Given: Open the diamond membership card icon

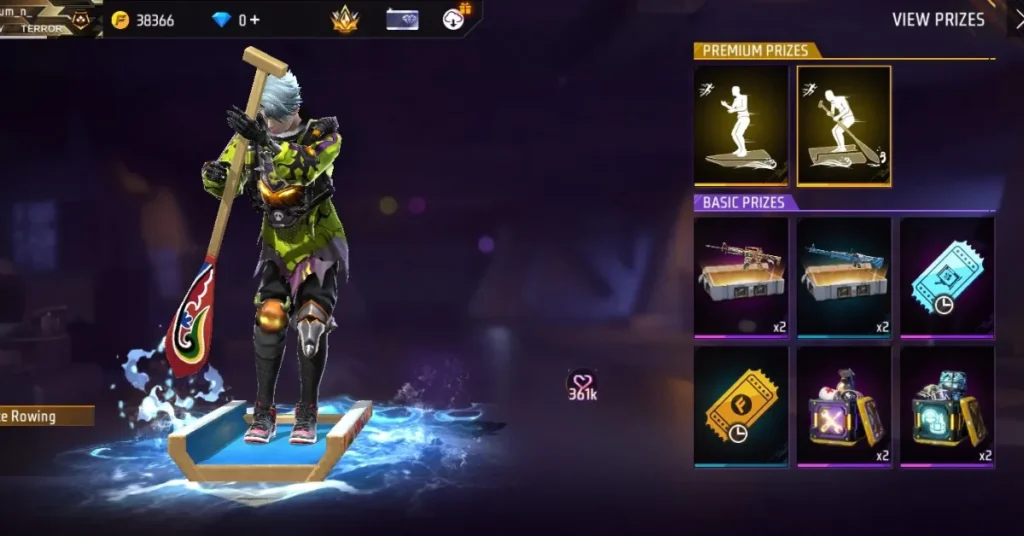Looking at the screenshot, I should point(402,19).
